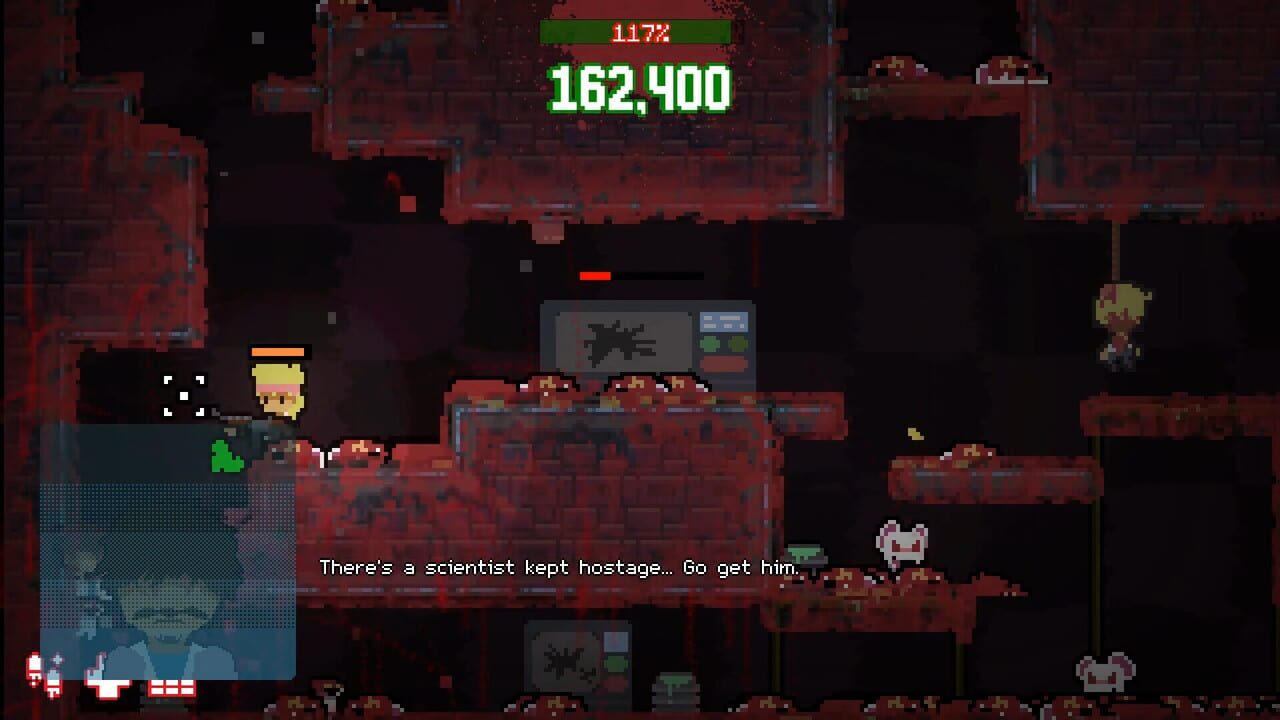Select the grid ammo inventory icon
Viewport: 1280px width, 720px height.
tap(168, 688)
